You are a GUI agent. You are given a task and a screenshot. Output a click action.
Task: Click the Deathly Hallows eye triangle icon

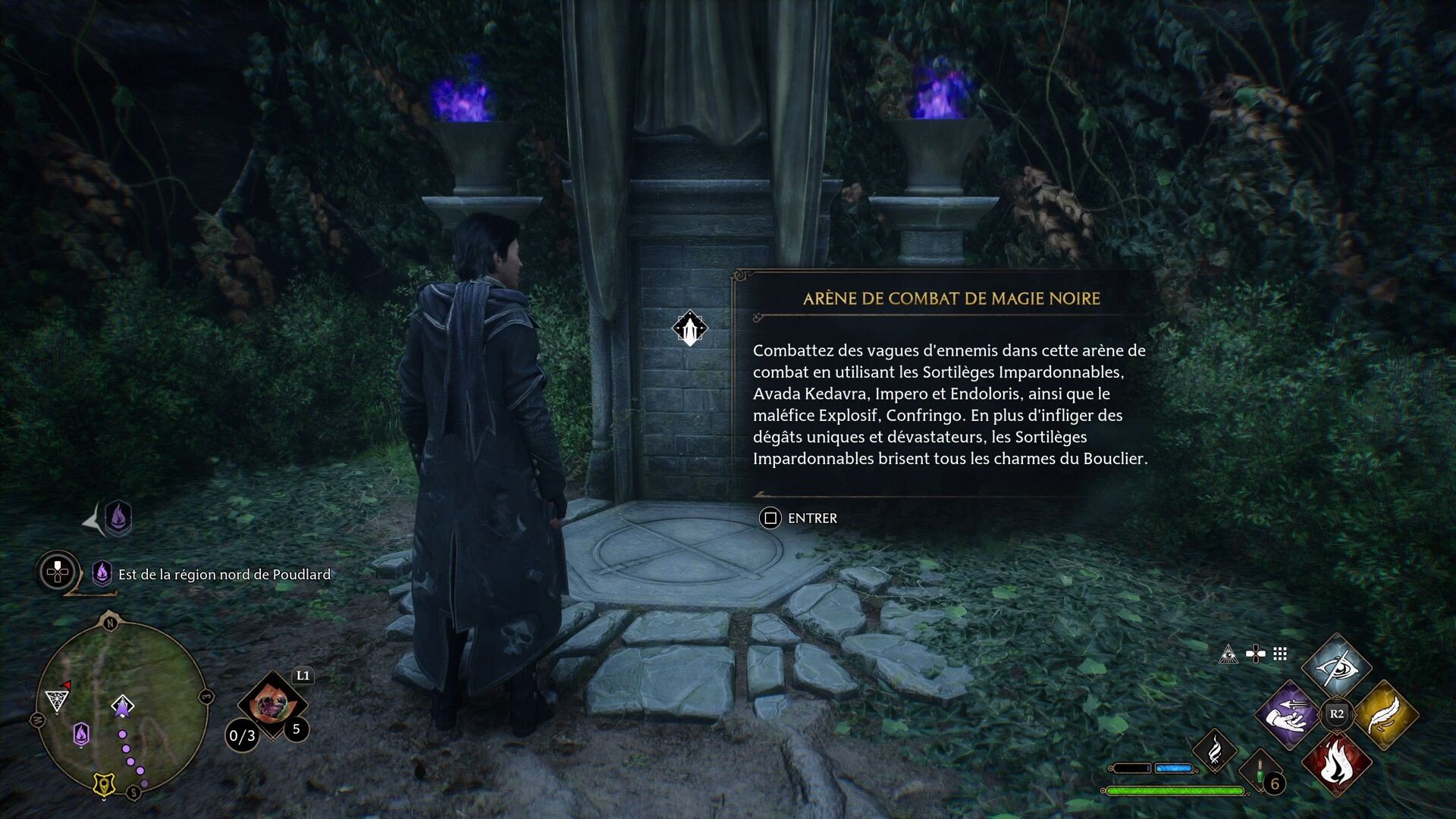(x=1228, y=654)
